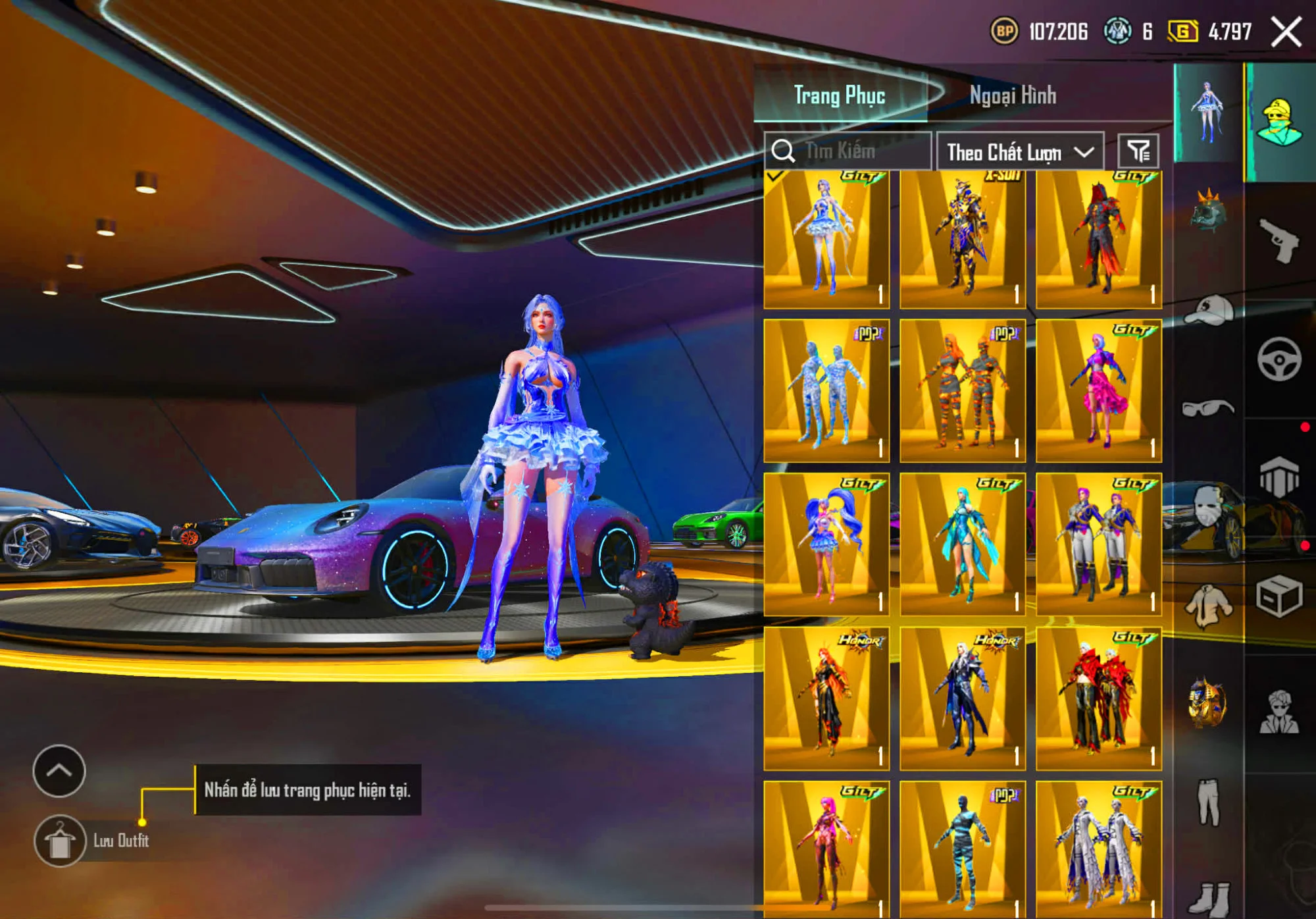Open the box crate category
This screenshot has height=919, width=1316.
click(1278, 596)
